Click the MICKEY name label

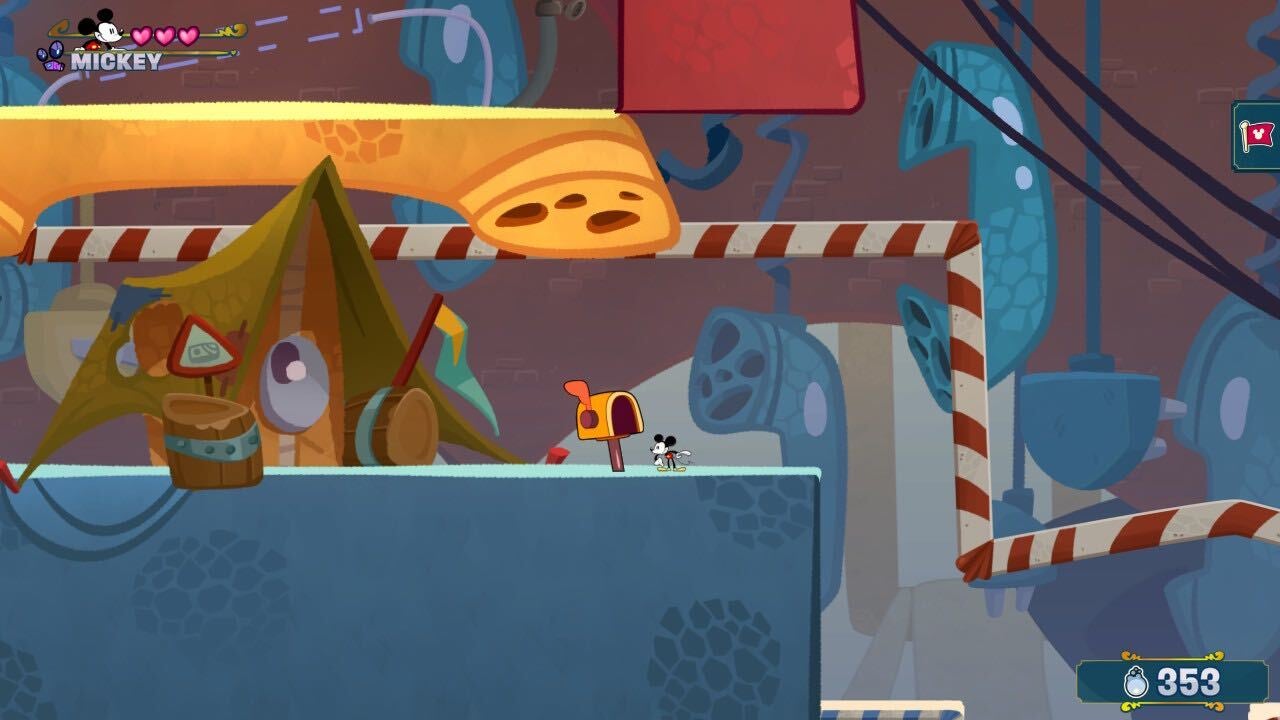click(113, 60)
